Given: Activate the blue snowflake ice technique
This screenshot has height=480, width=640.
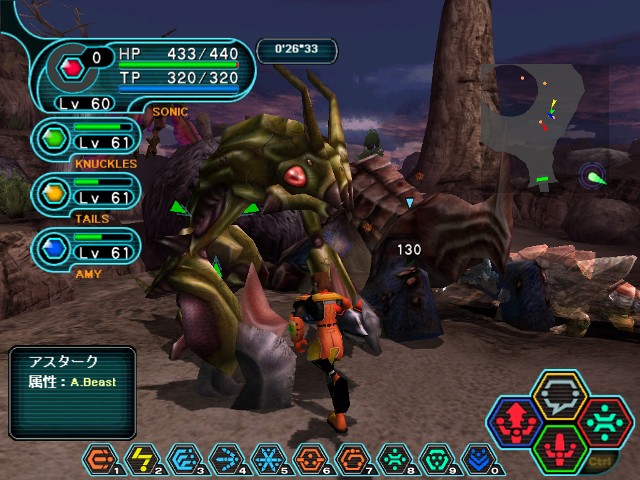Looking at the screenshot, I should tap(270, 459).
